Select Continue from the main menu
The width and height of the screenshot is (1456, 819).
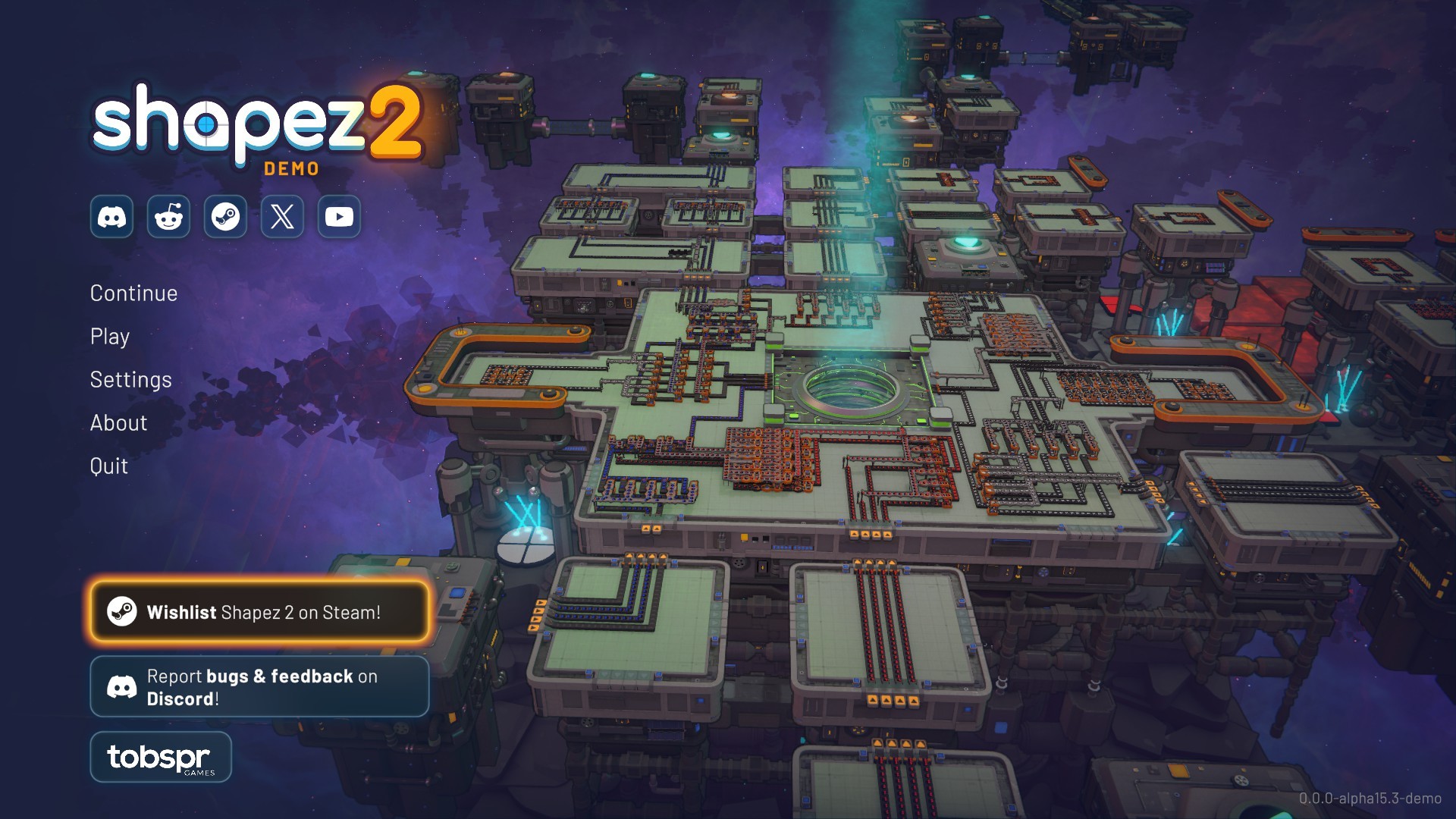pos(133,293)
